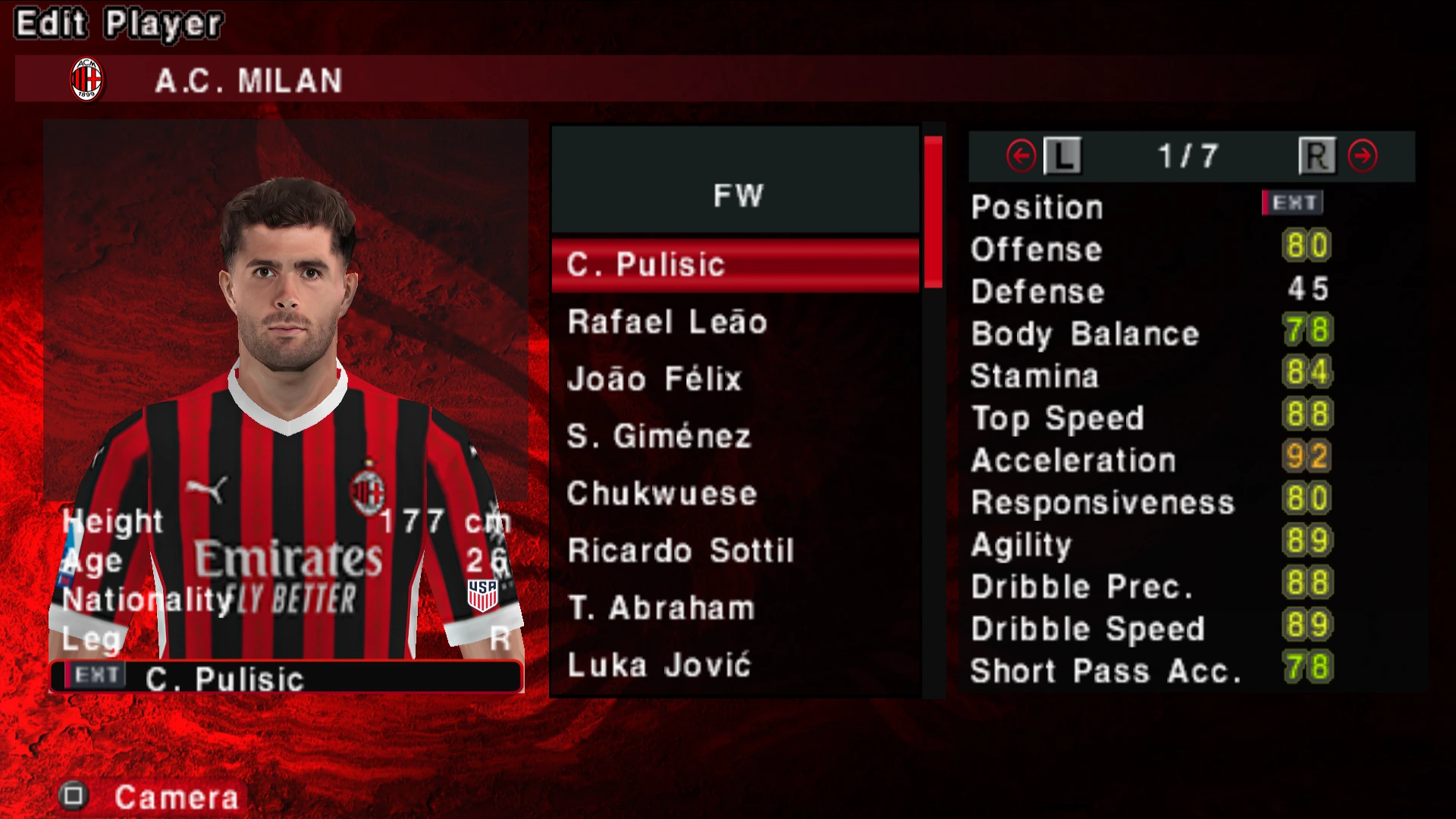Click the red player list scrollbar

(x=933, y=212)
